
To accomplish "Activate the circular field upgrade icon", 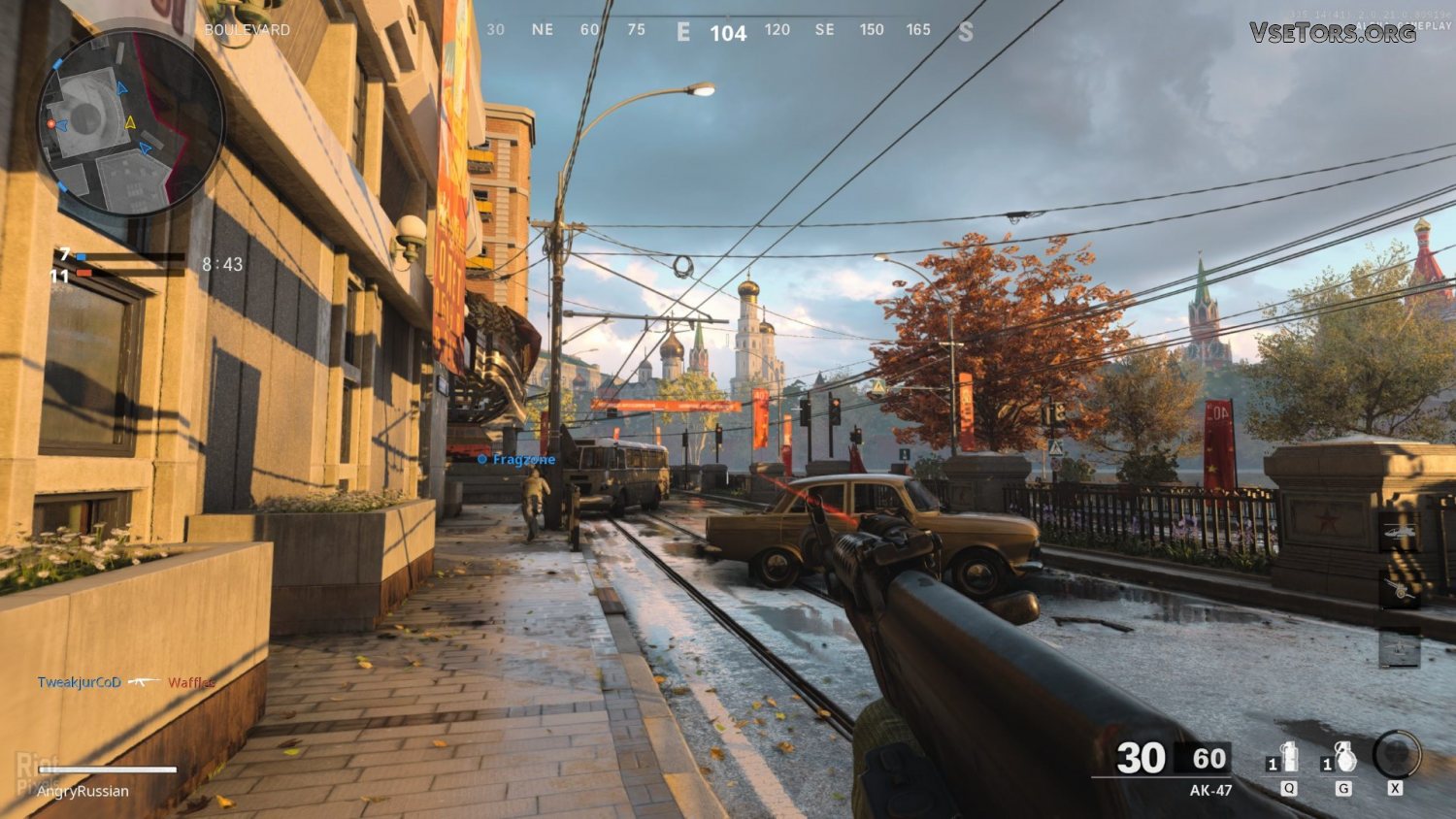I will click(x=1397, y=754).
